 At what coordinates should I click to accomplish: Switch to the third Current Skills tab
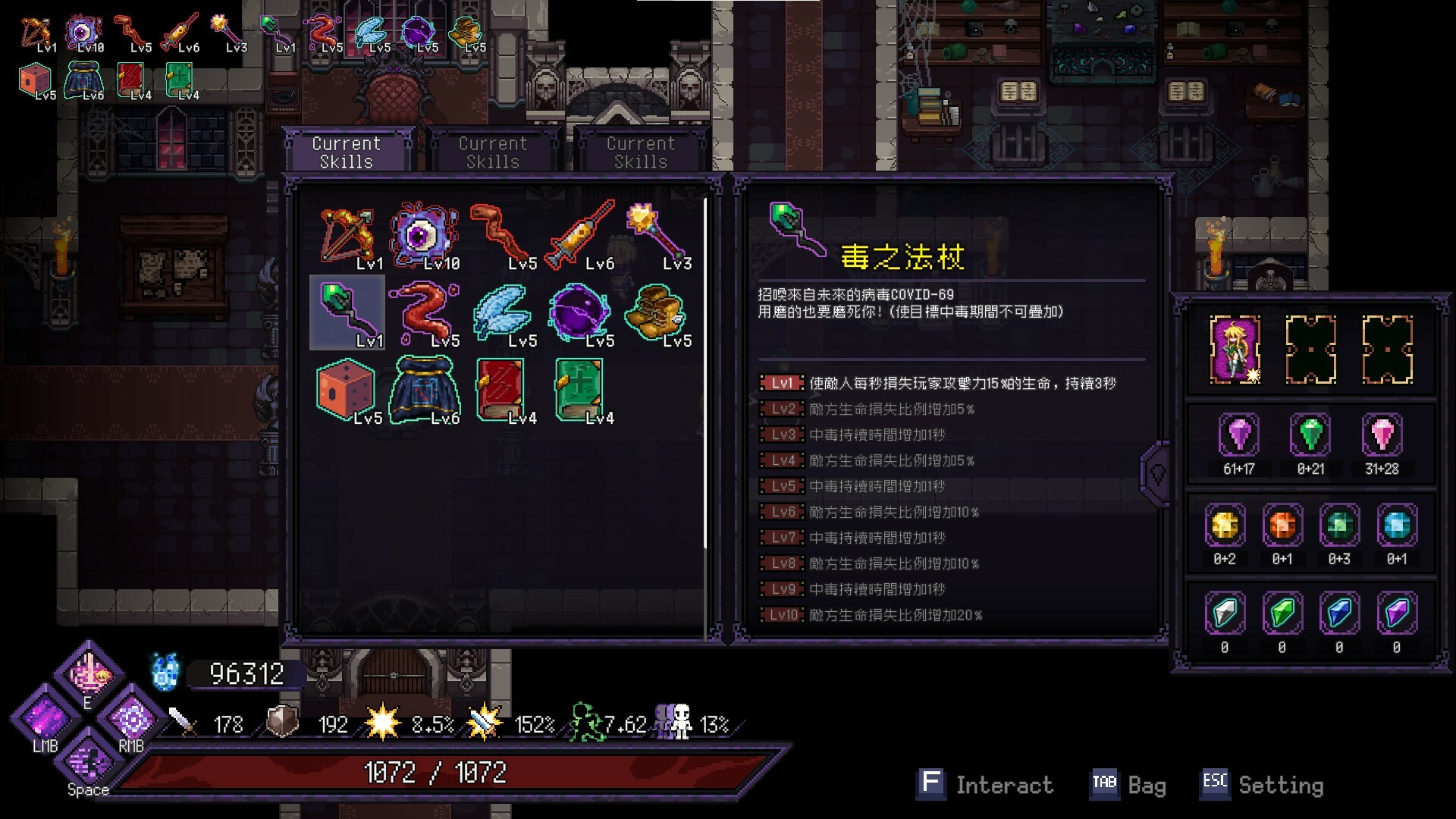(641, 150)
